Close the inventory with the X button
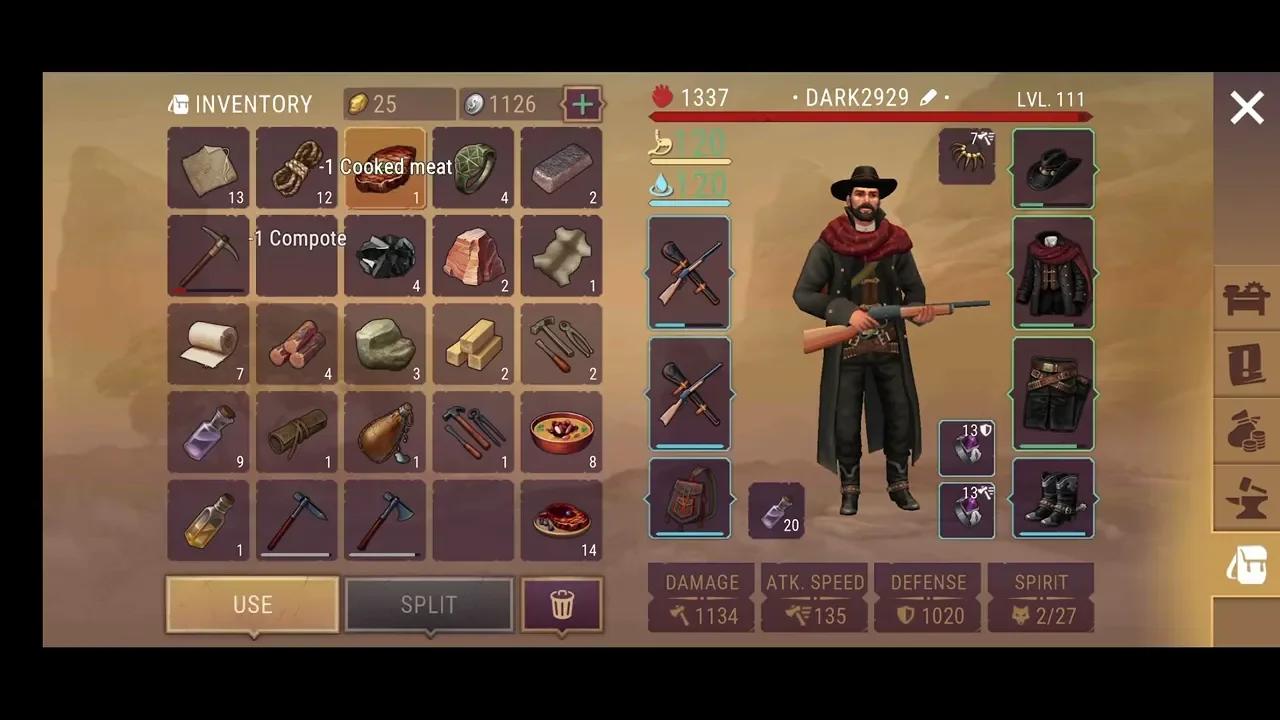This screenshot has width=1280, height=720. coord(1246,108)
